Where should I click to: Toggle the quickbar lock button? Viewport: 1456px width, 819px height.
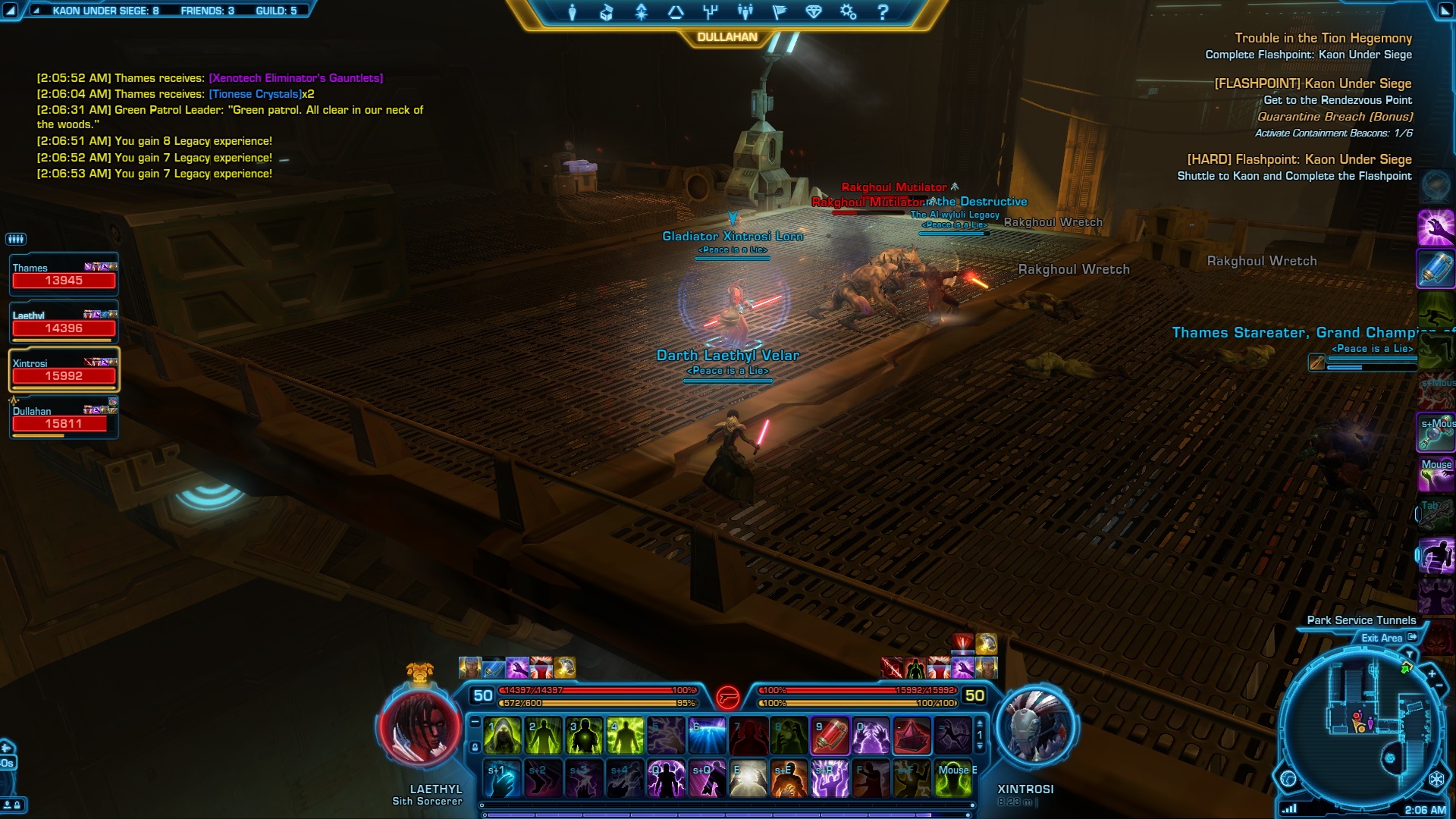coord(475,747)
